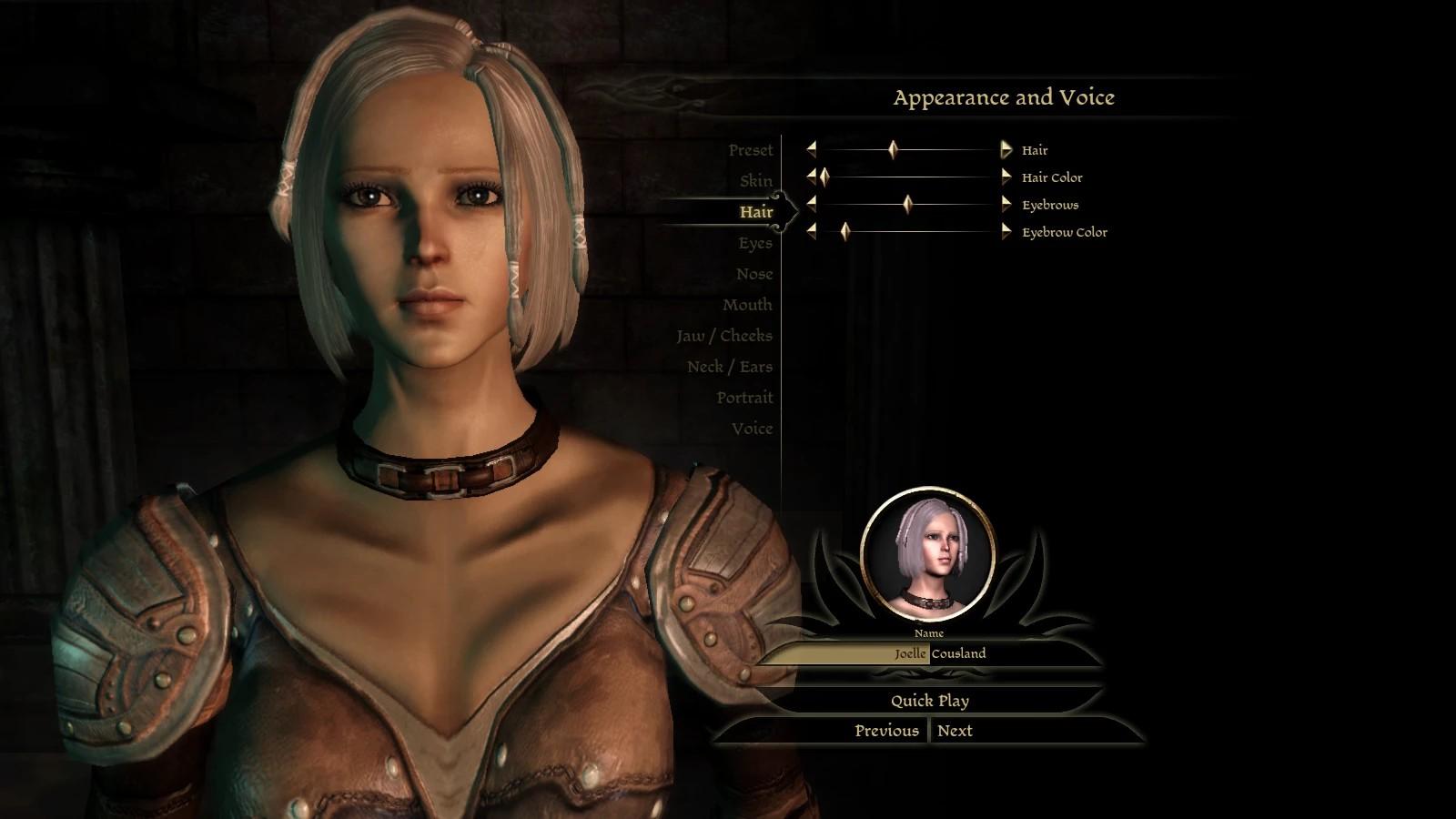Image resolution: width=1456 pixels, height=819 pixels.
Task: Increase Hair Color with its right arrow
Action: (1006, 177)
